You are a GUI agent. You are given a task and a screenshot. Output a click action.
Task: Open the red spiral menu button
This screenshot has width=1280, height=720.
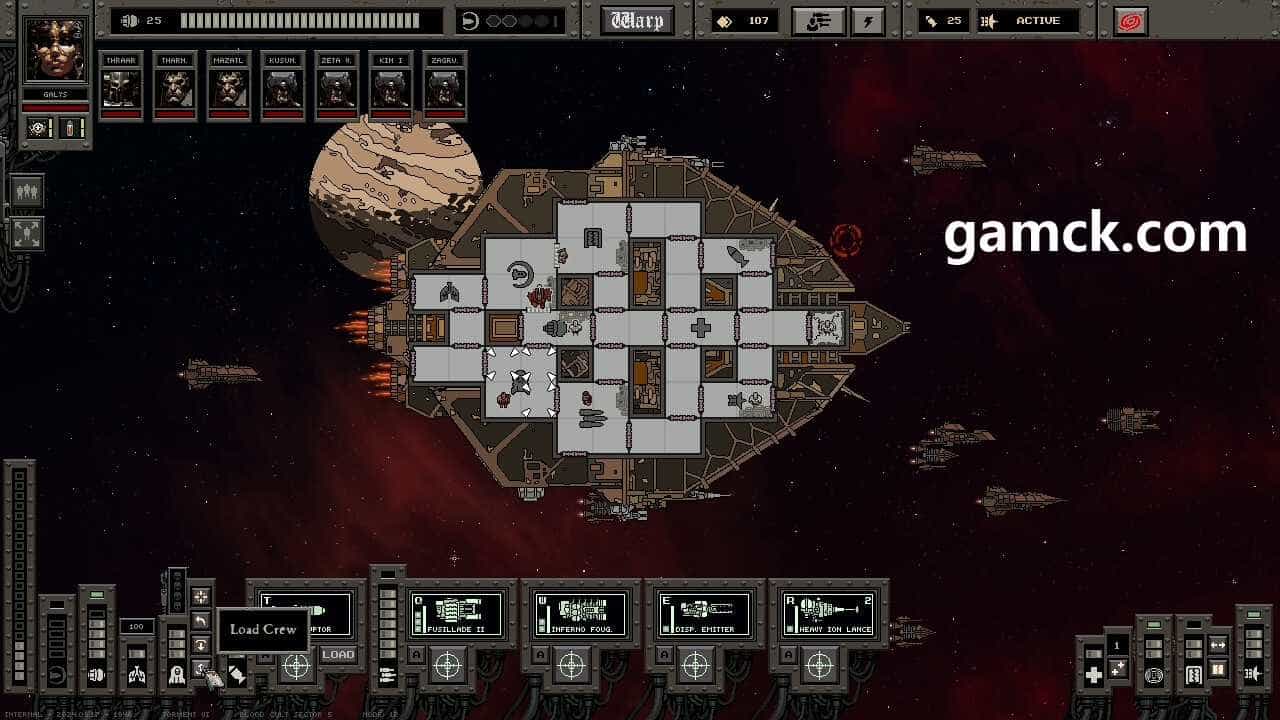click(1131, 21)
